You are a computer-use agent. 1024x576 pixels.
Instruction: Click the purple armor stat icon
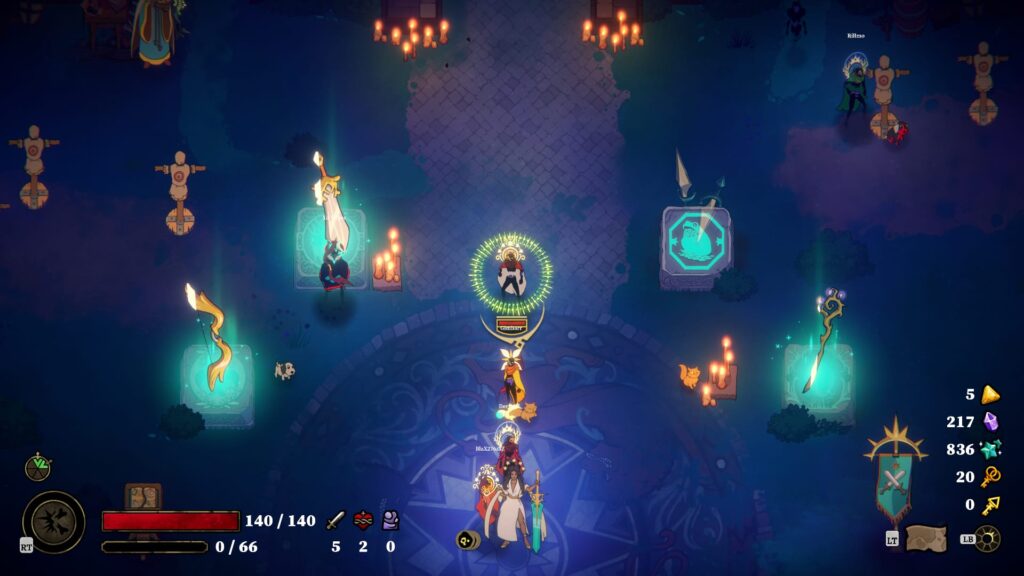391,520
